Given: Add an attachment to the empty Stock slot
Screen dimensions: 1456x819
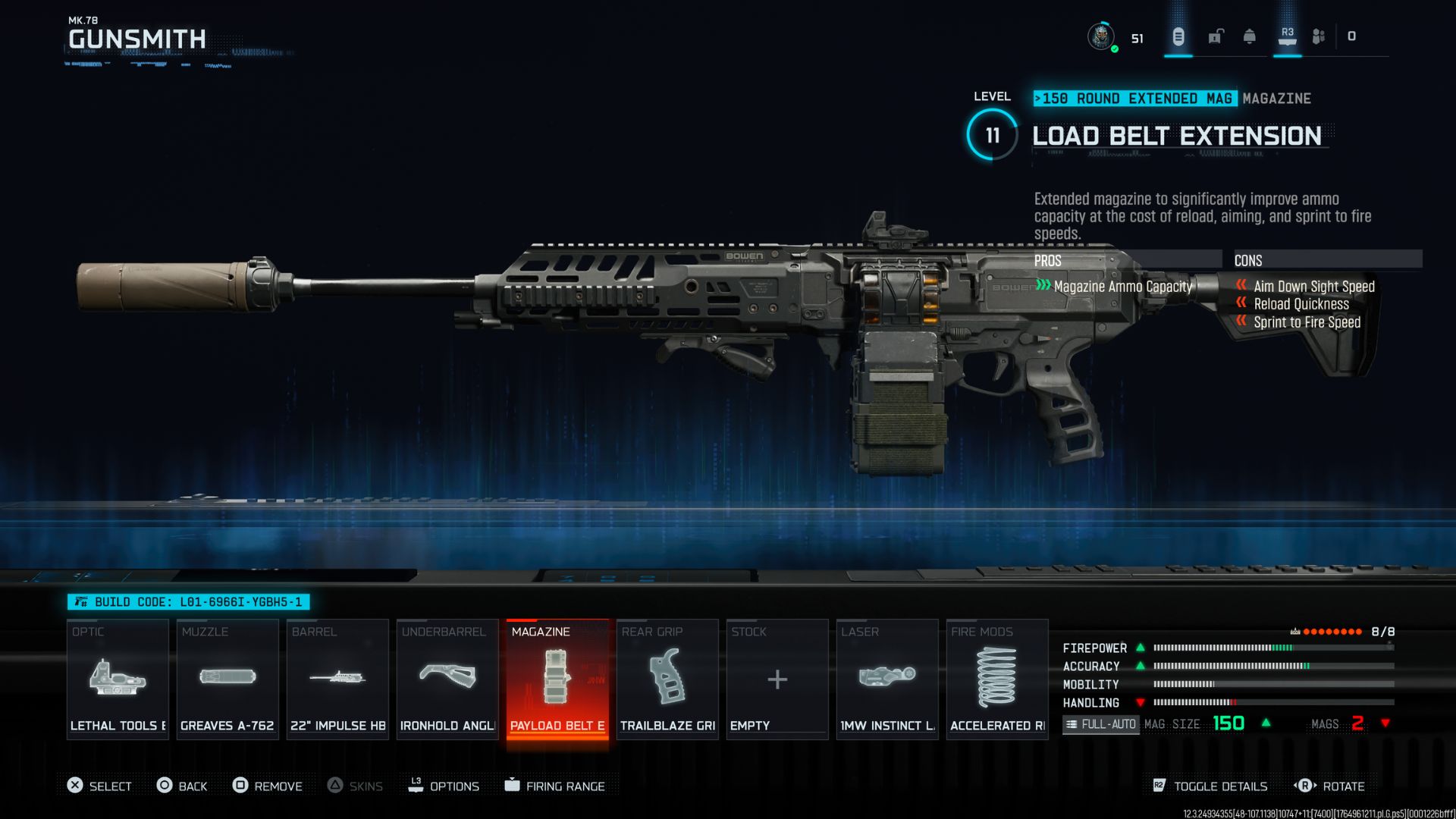Looking at the screenshot, I should pyautogui.click(x=777, y=679).
